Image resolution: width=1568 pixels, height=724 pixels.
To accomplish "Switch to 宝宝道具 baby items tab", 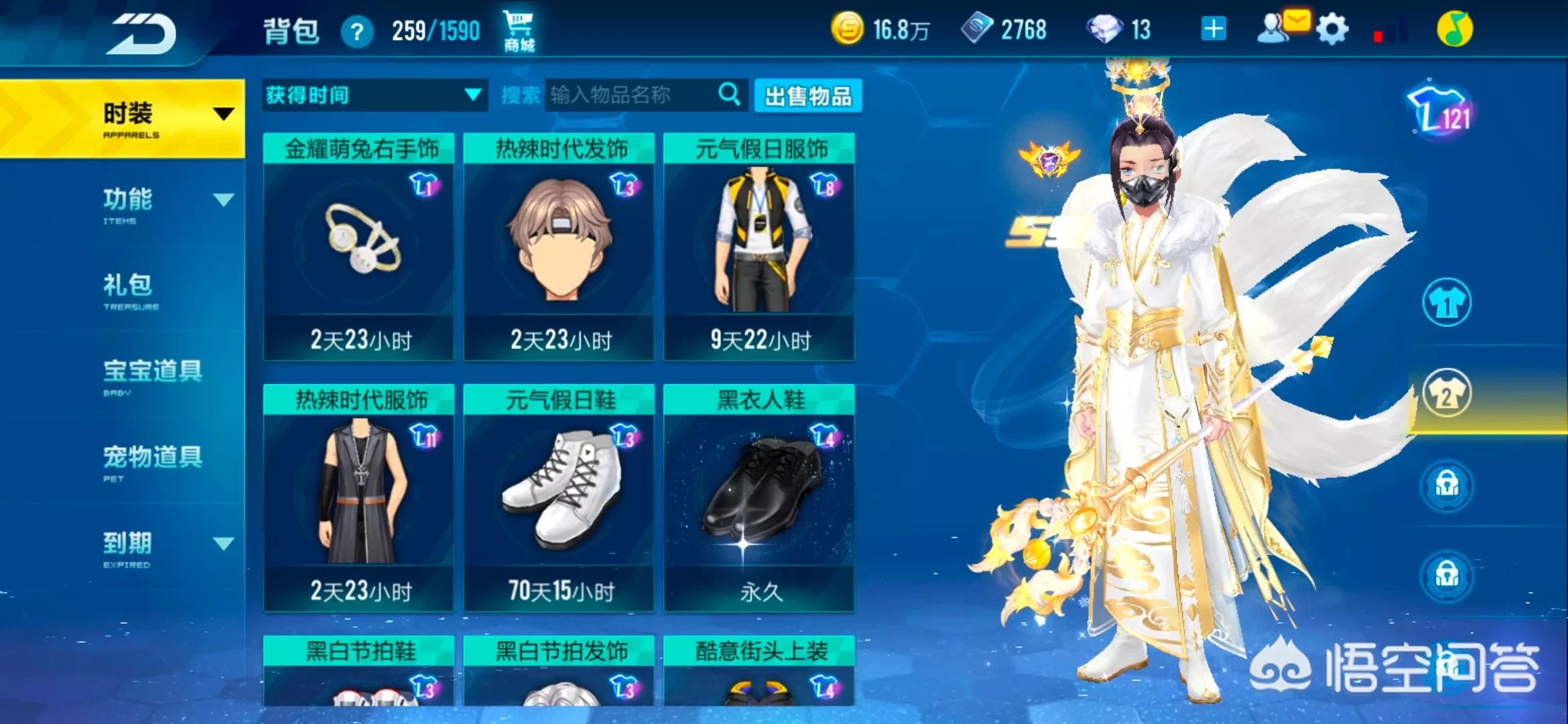I will click(x=152, y=375).
